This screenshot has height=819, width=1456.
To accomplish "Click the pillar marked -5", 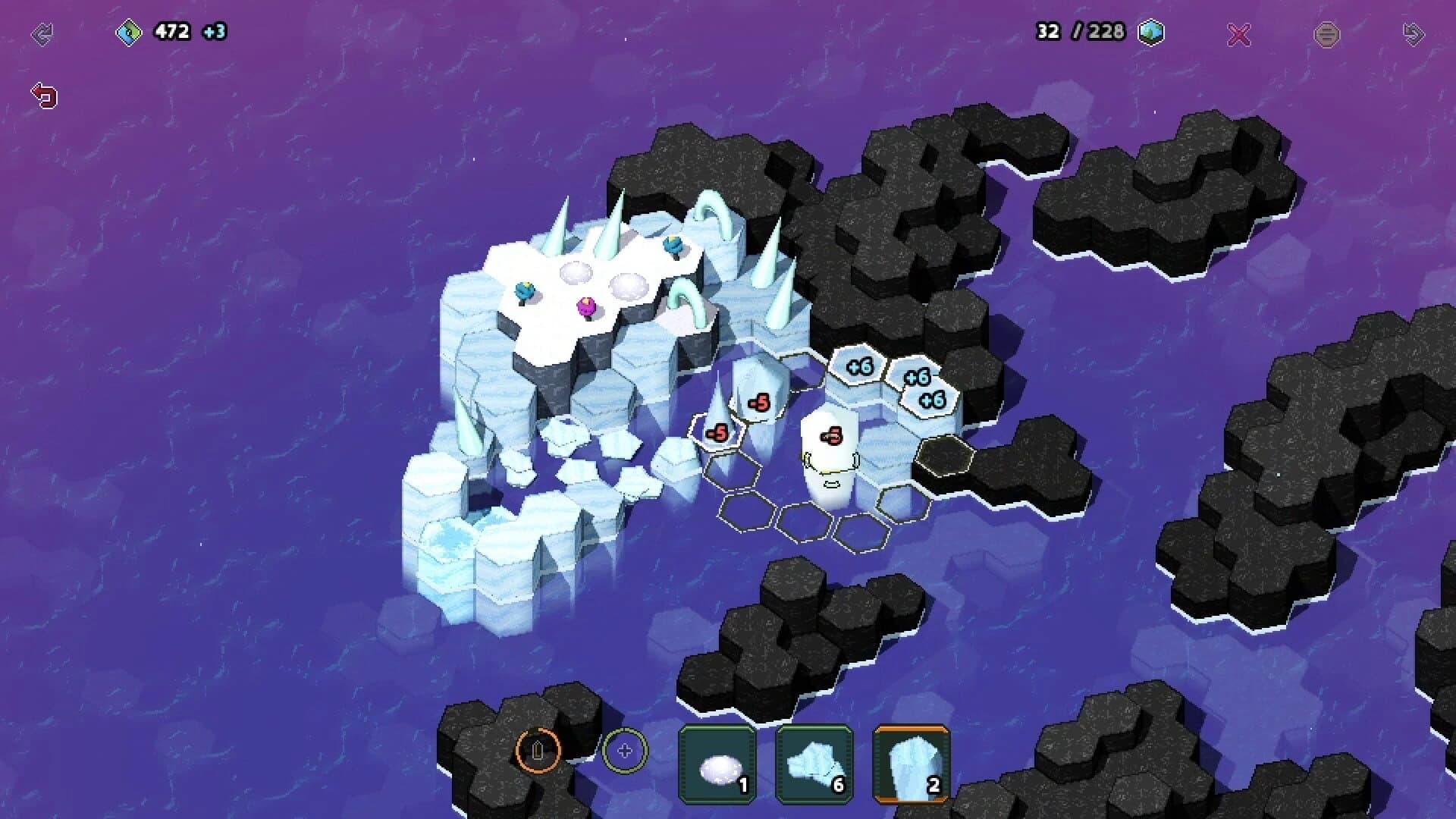I will tap(833, 435).
